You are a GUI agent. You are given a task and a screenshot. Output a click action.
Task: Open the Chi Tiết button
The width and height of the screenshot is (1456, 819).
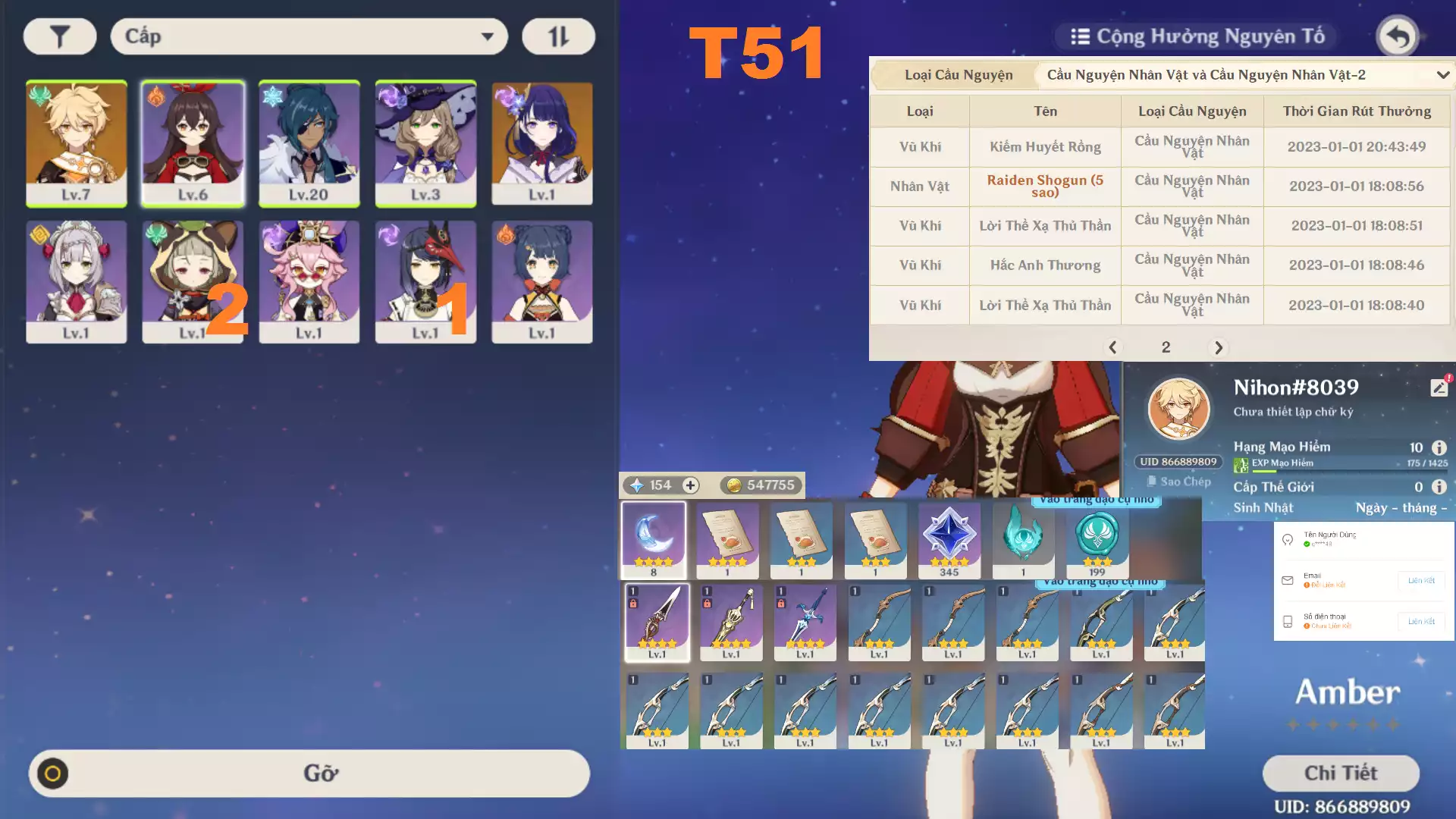pyautogui.click(x=1341, y=773)
